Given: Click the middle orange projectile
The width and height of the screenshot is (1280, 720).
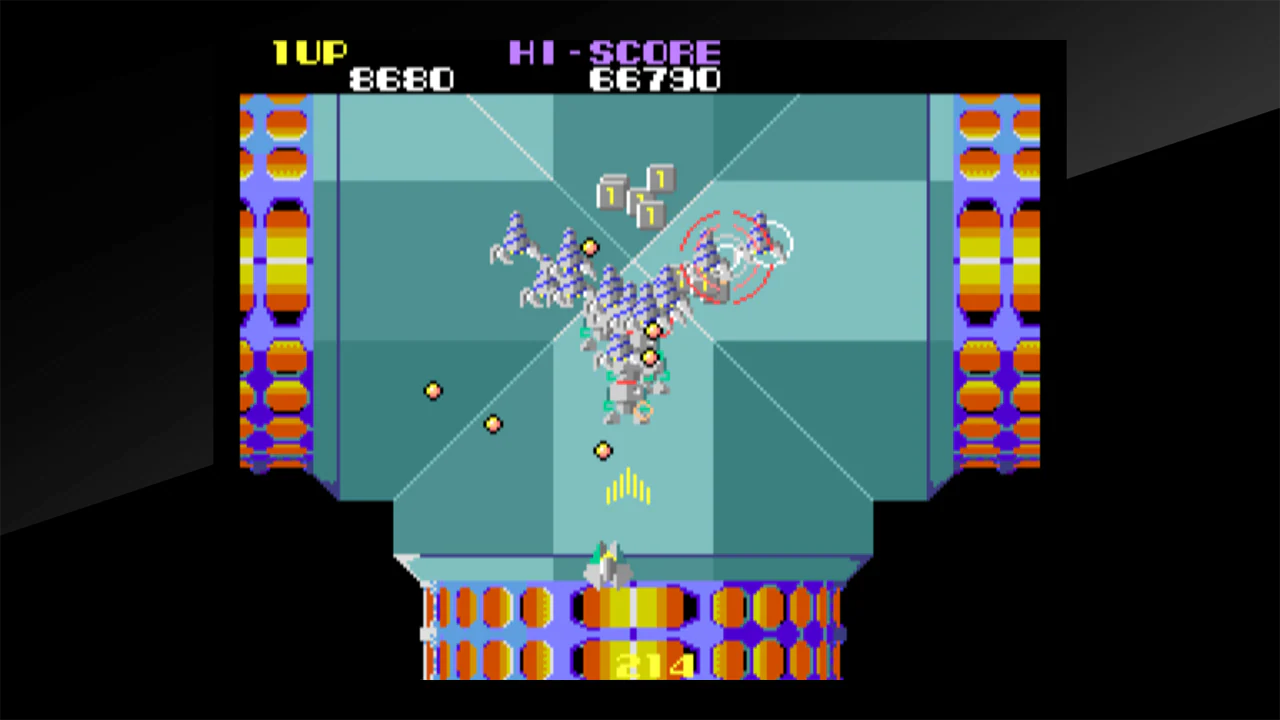Looking at the screenshot, I should click(492, 424).
